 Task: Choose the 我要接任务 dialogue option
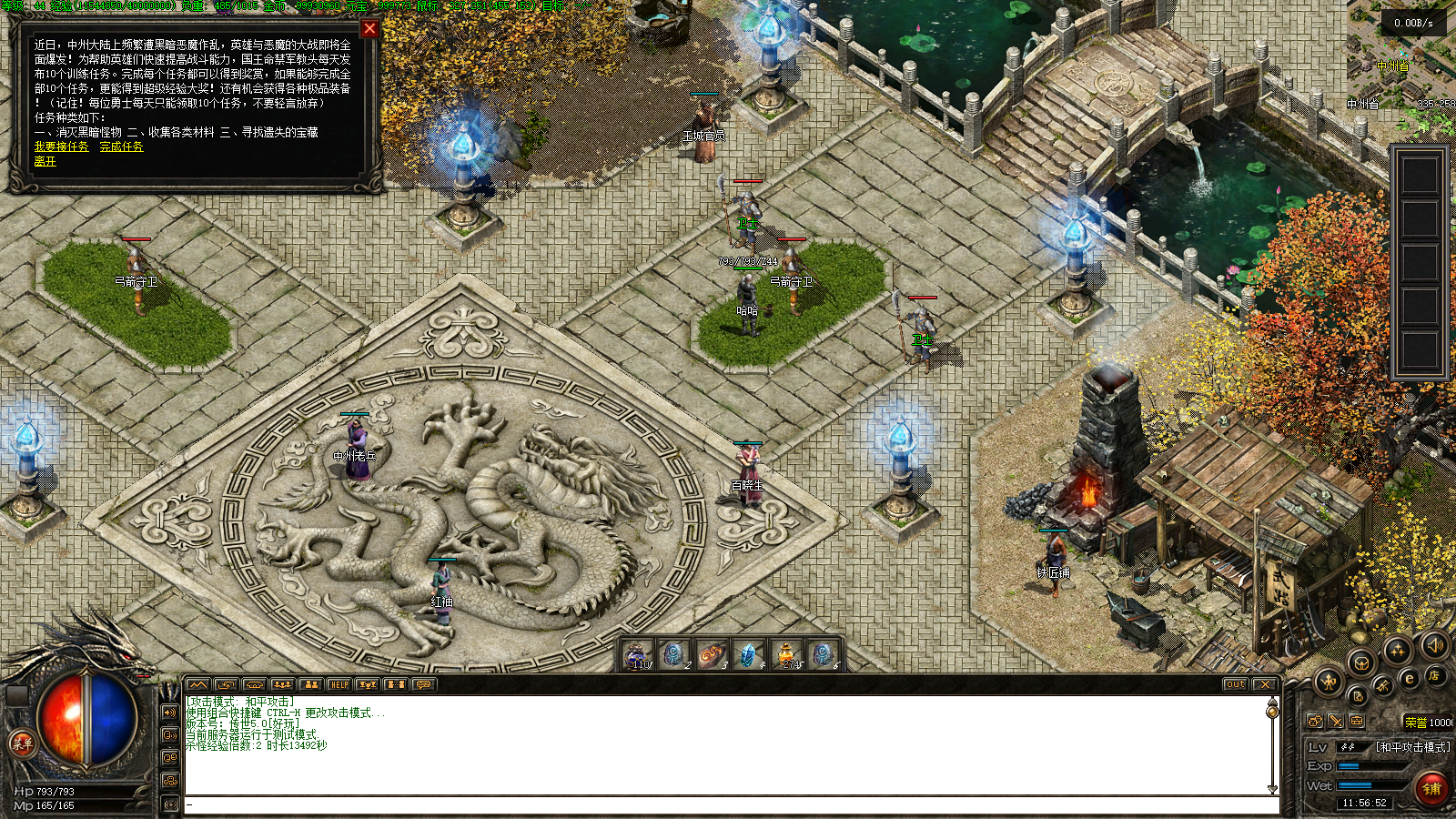[62, 147]
